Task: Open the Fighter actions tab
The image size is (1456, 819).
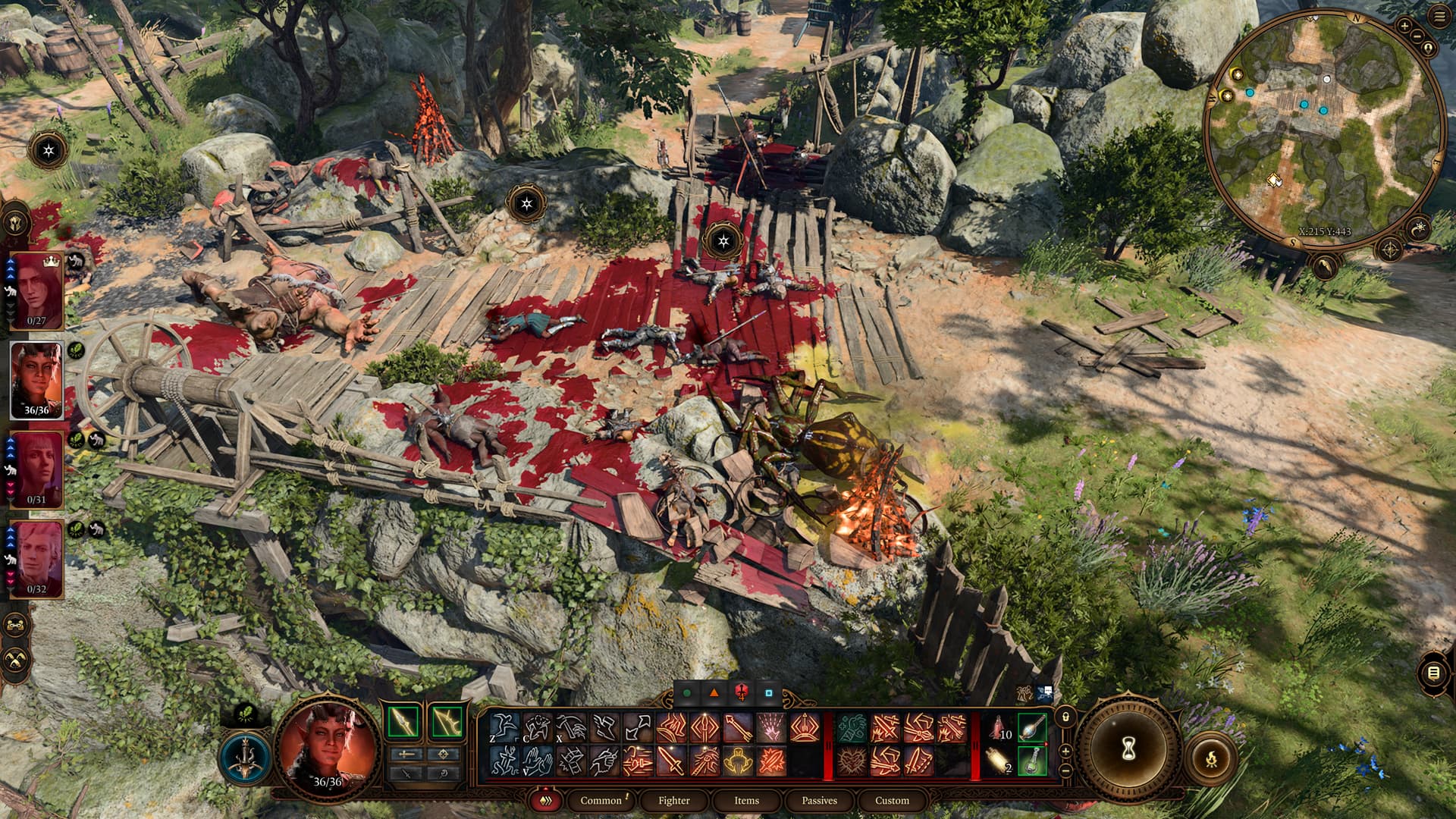Action: [673, 800]
